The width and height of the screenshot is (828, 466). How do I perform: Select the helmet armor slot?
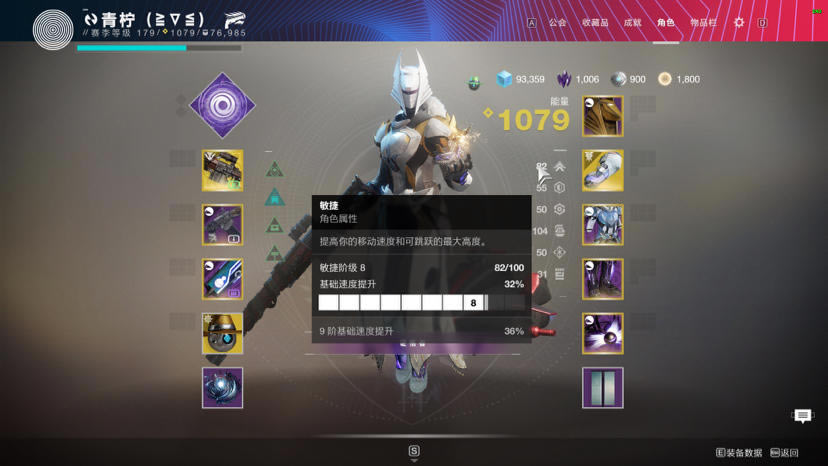click(x=603, y=116)
